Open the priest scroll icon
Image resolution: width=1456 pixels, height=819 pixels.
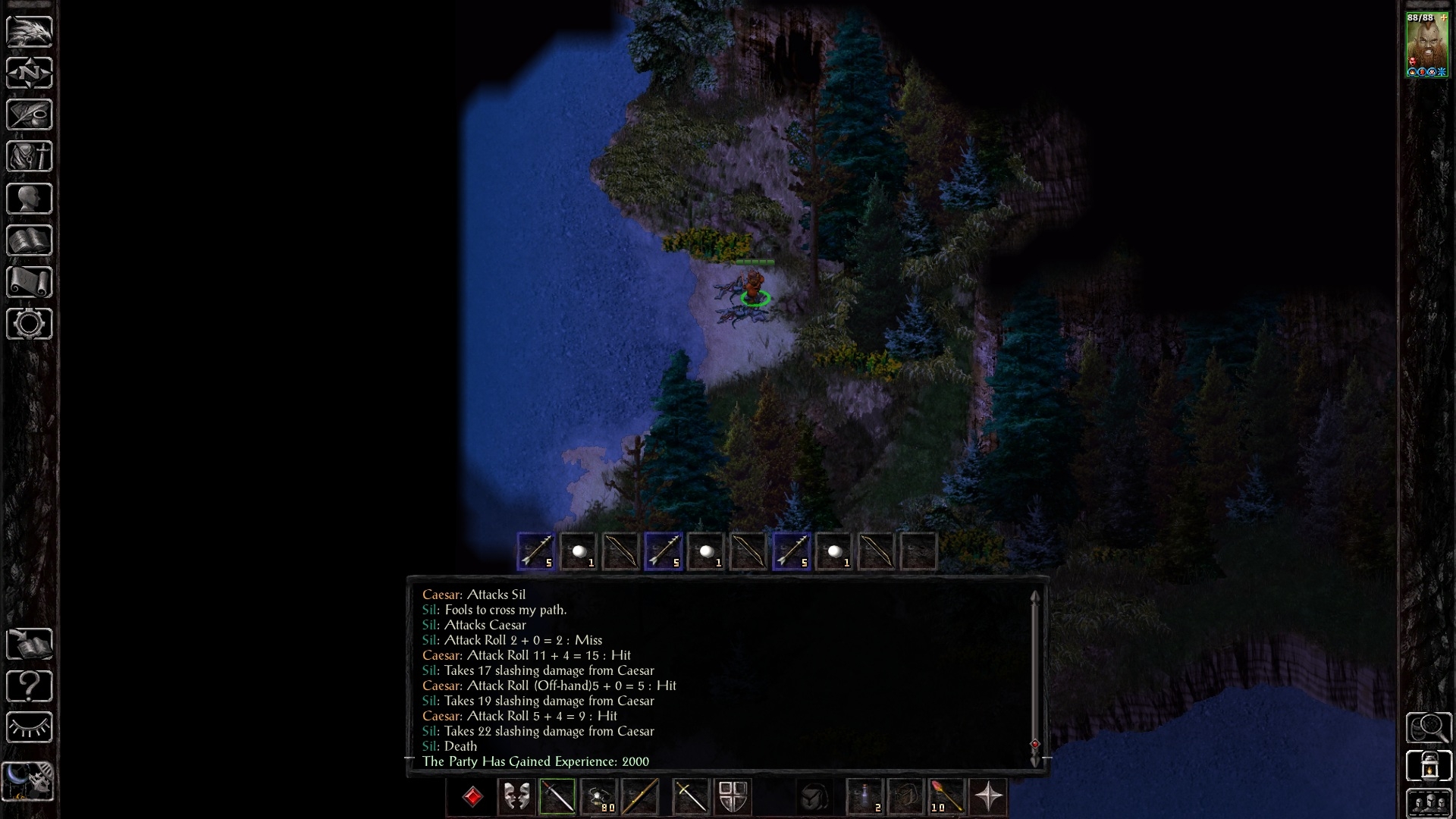[29, 282]
